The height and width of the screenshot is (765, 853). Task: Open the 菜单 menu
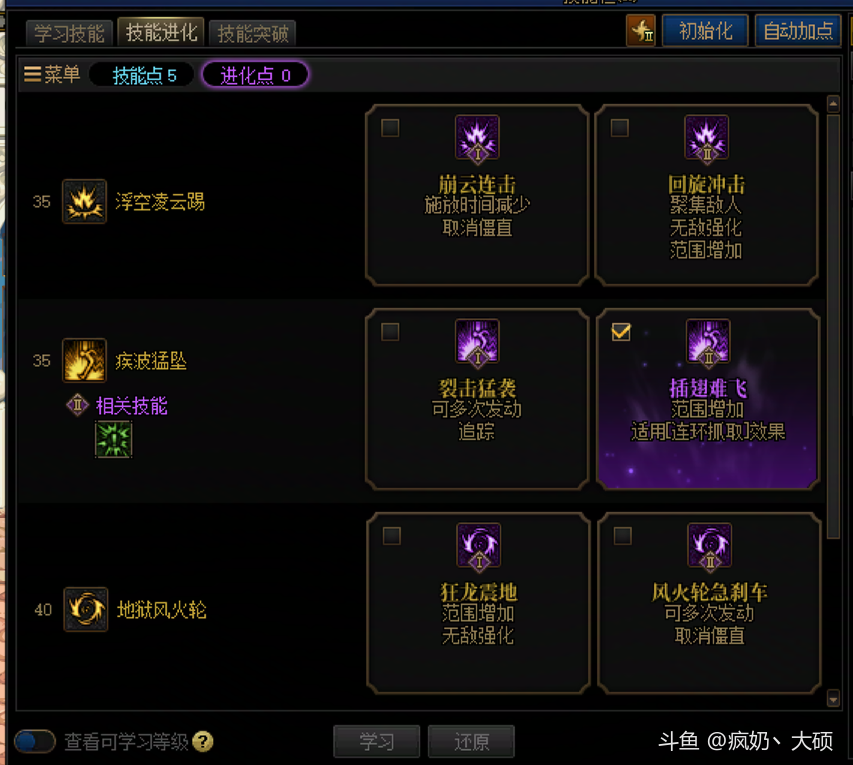(53, 75)
